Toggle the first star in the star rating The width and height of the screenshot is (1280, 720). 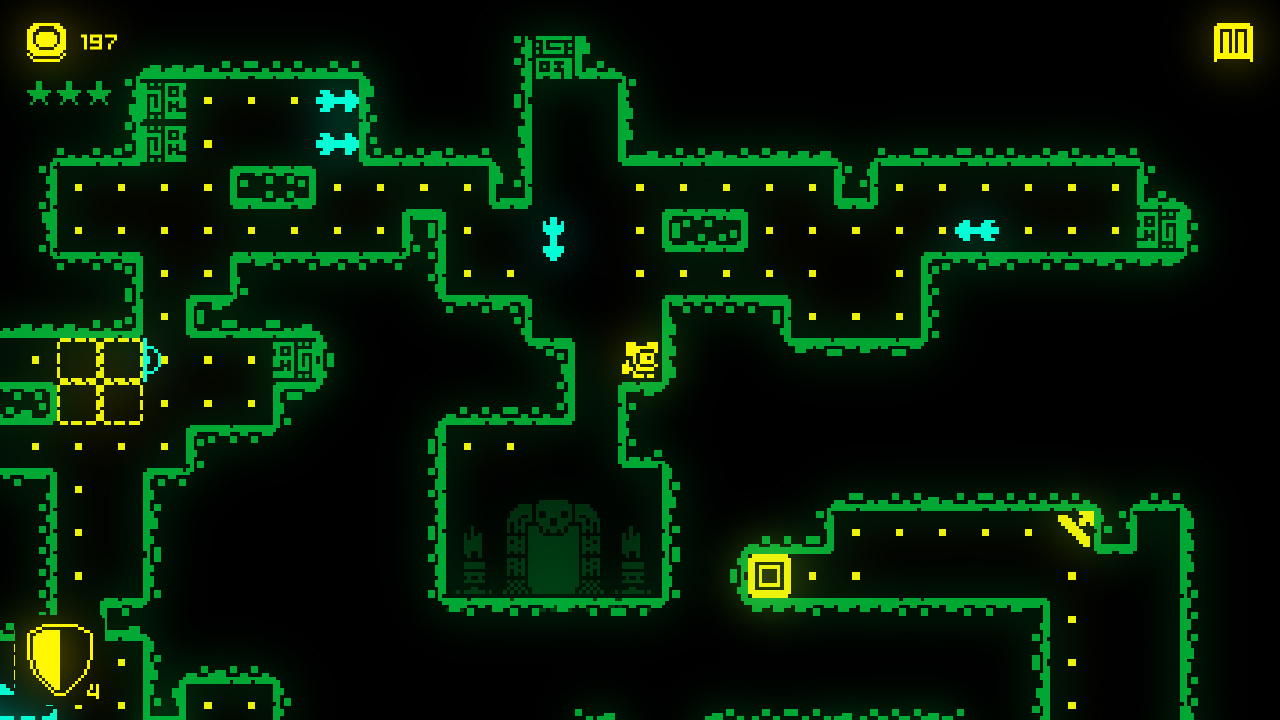[38, 93]
